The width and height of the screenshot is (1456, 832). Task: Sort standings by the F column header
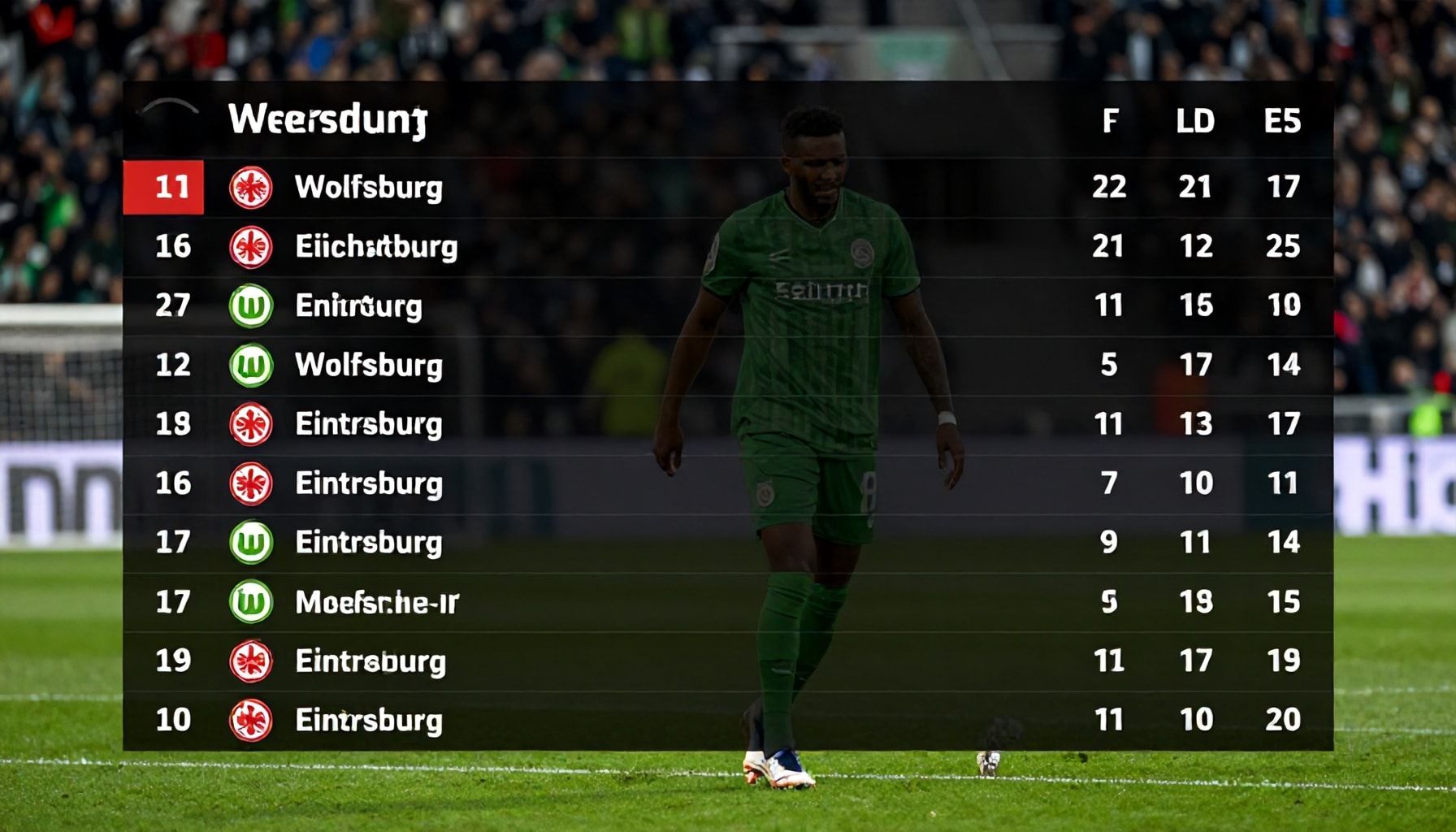coord(1109,122)
